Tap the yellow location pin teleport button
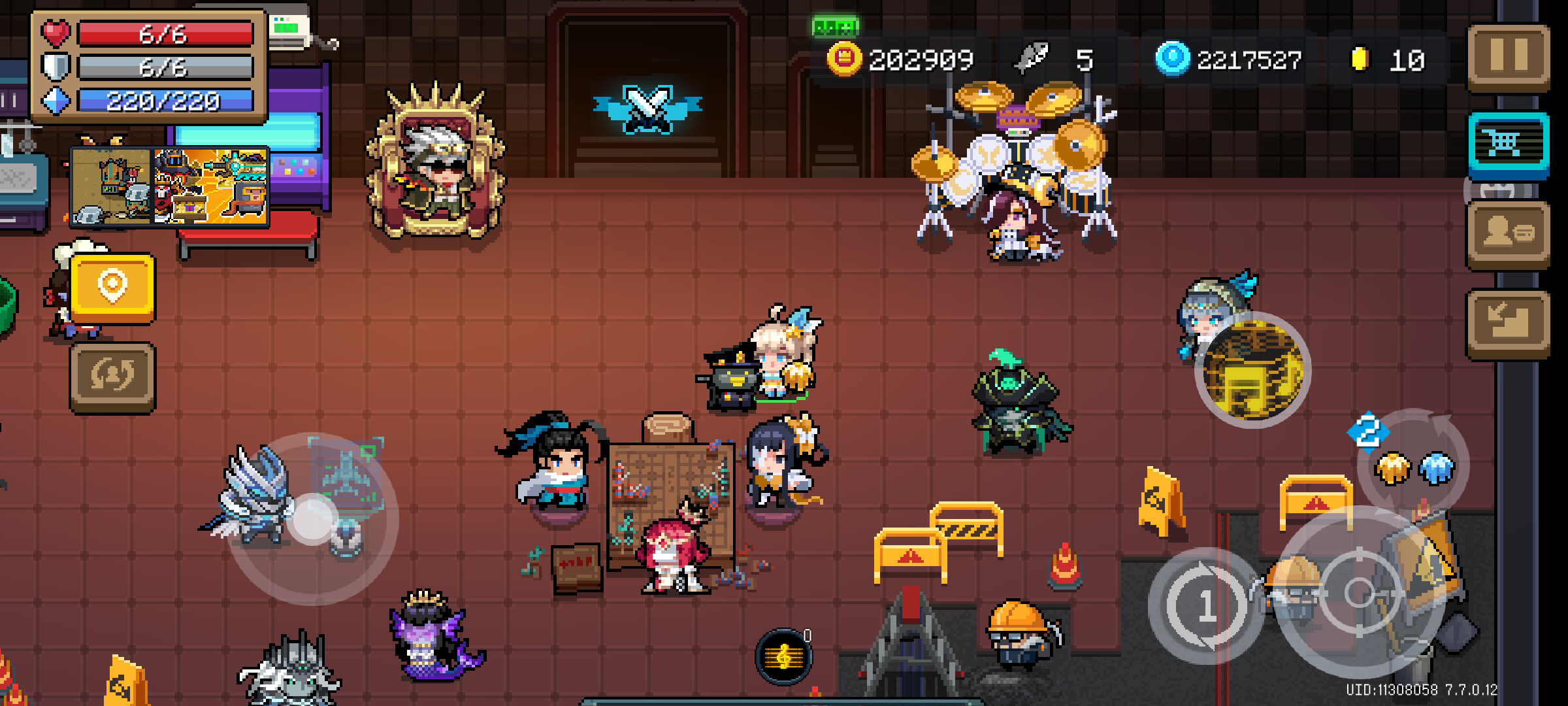 tap(112, 289)
